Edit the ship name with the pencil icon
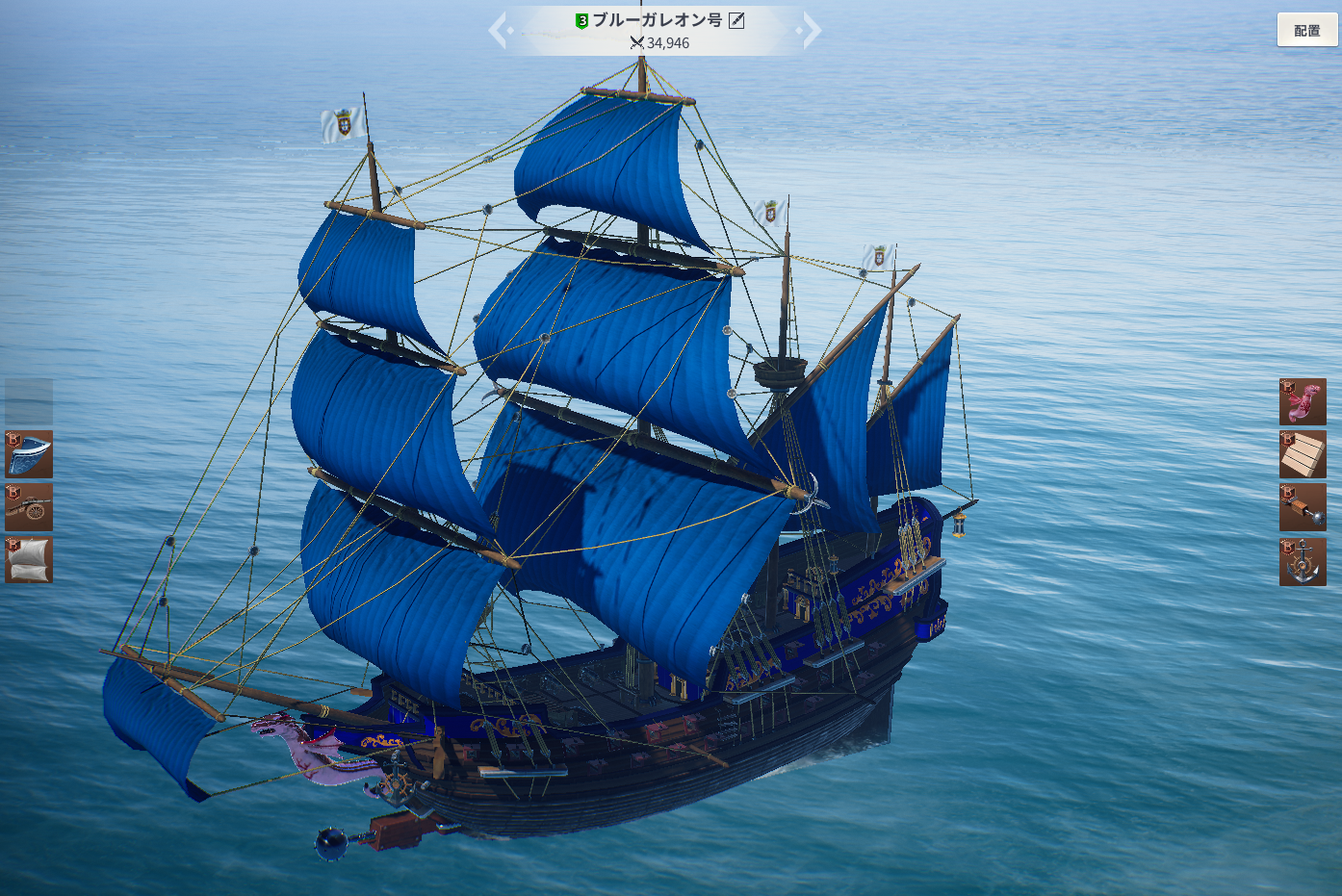The width and height of the screenshot is (1342, 896). pos(736,20)
